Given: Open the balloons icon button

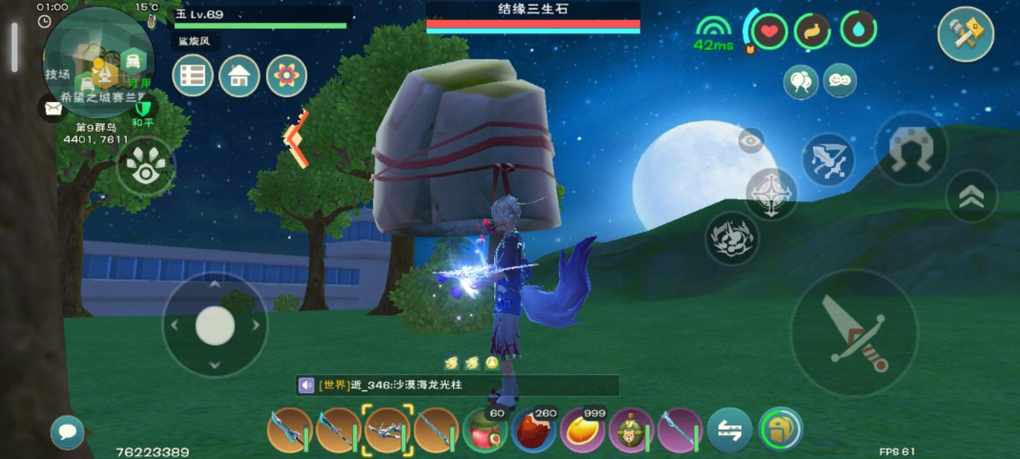Looking at the screenshot, I should coord(800,81).
